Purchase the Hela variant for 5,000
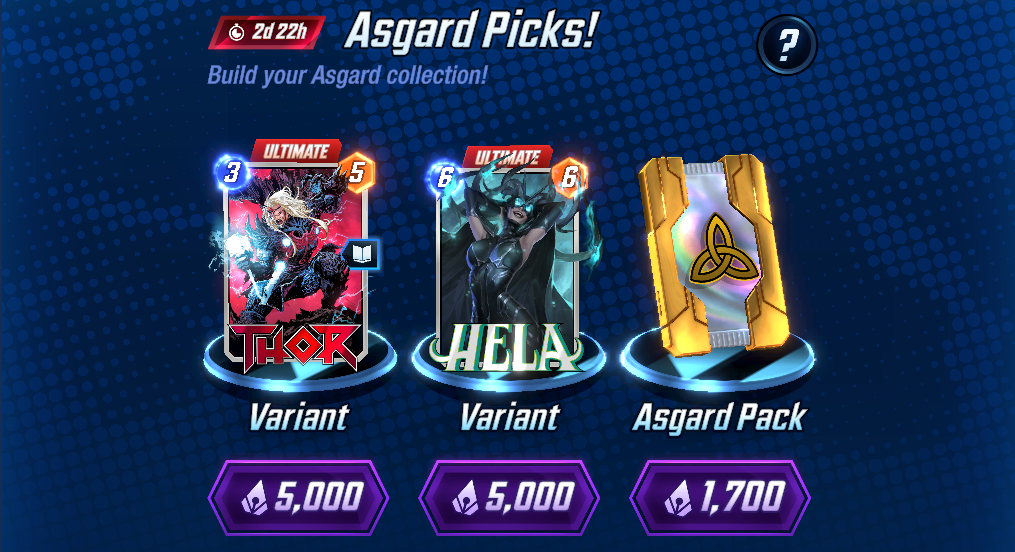The width and height of the screenshot is (1015, 552). (x=509, y=496)
